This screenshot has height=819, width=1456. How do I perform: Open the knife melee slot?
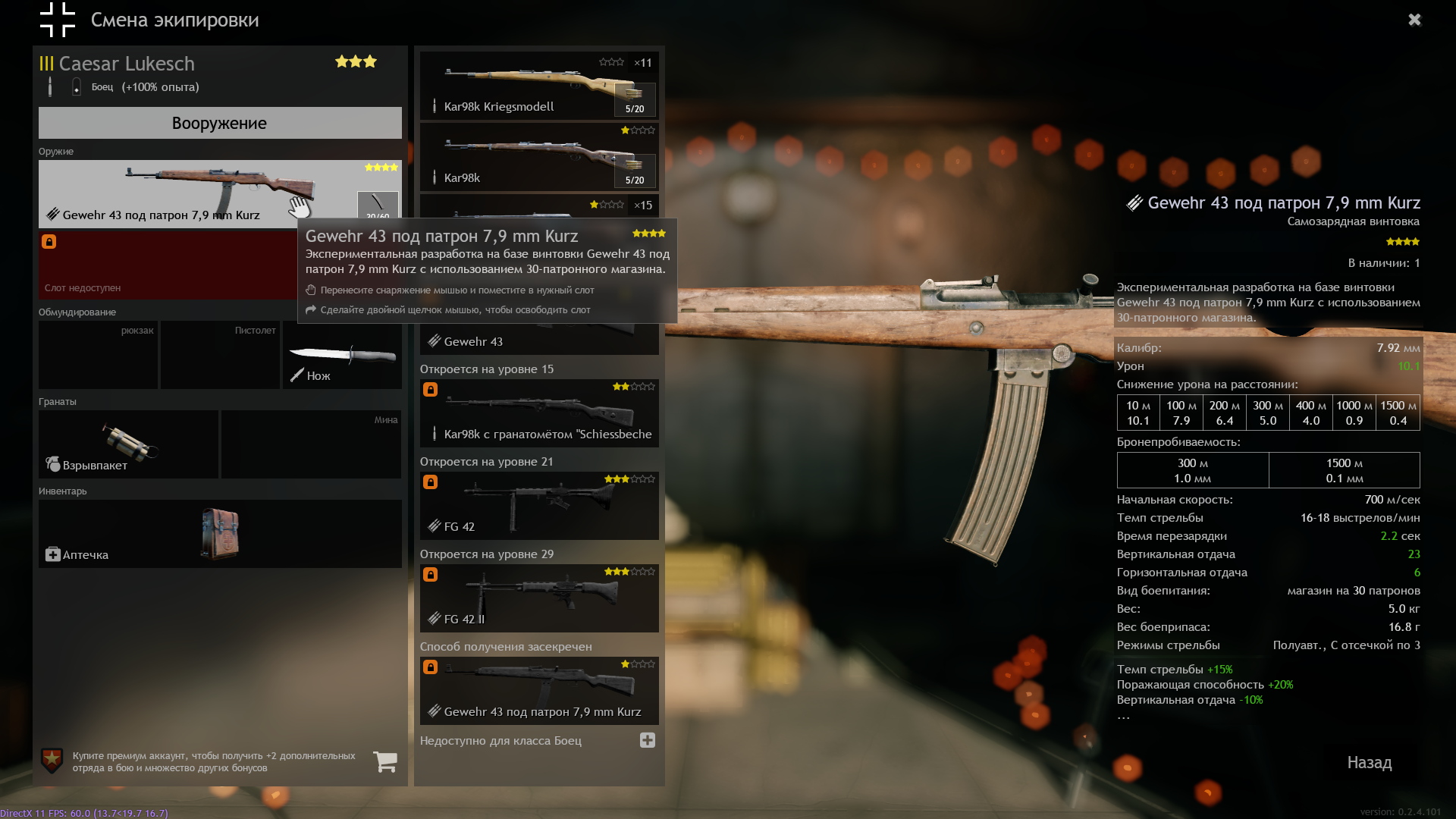pos(342,355)
